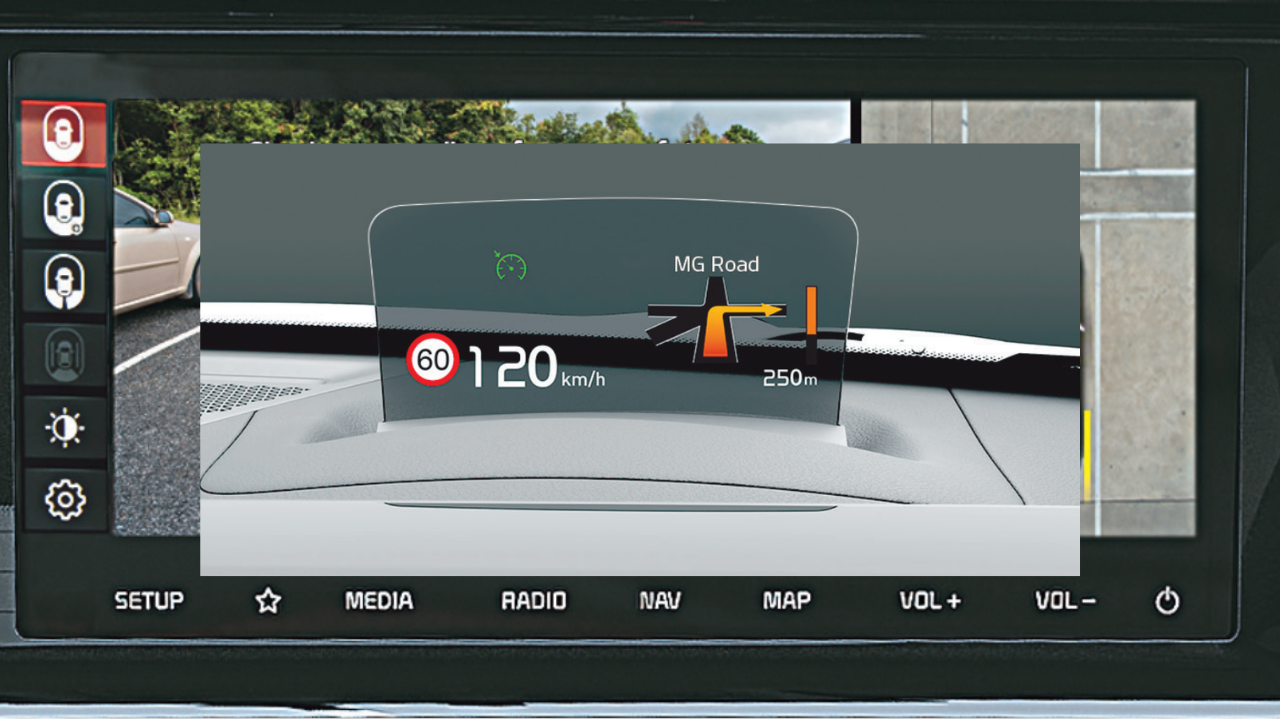Tap the star favorites icon
1280x720 pixels.
268,601
